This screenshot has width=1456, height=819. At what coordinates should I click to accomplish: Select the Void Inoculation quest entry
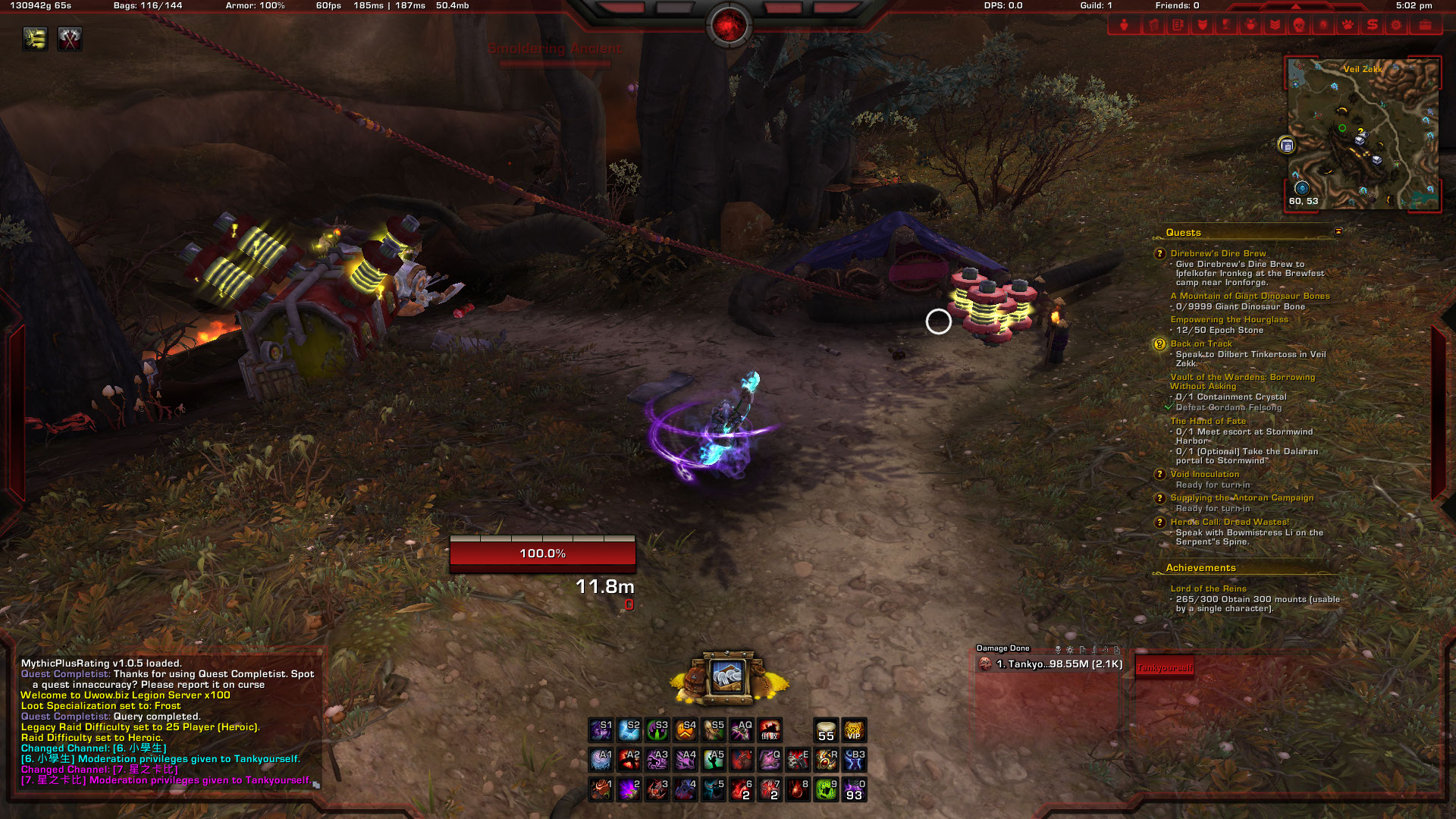coord(1204,474)
